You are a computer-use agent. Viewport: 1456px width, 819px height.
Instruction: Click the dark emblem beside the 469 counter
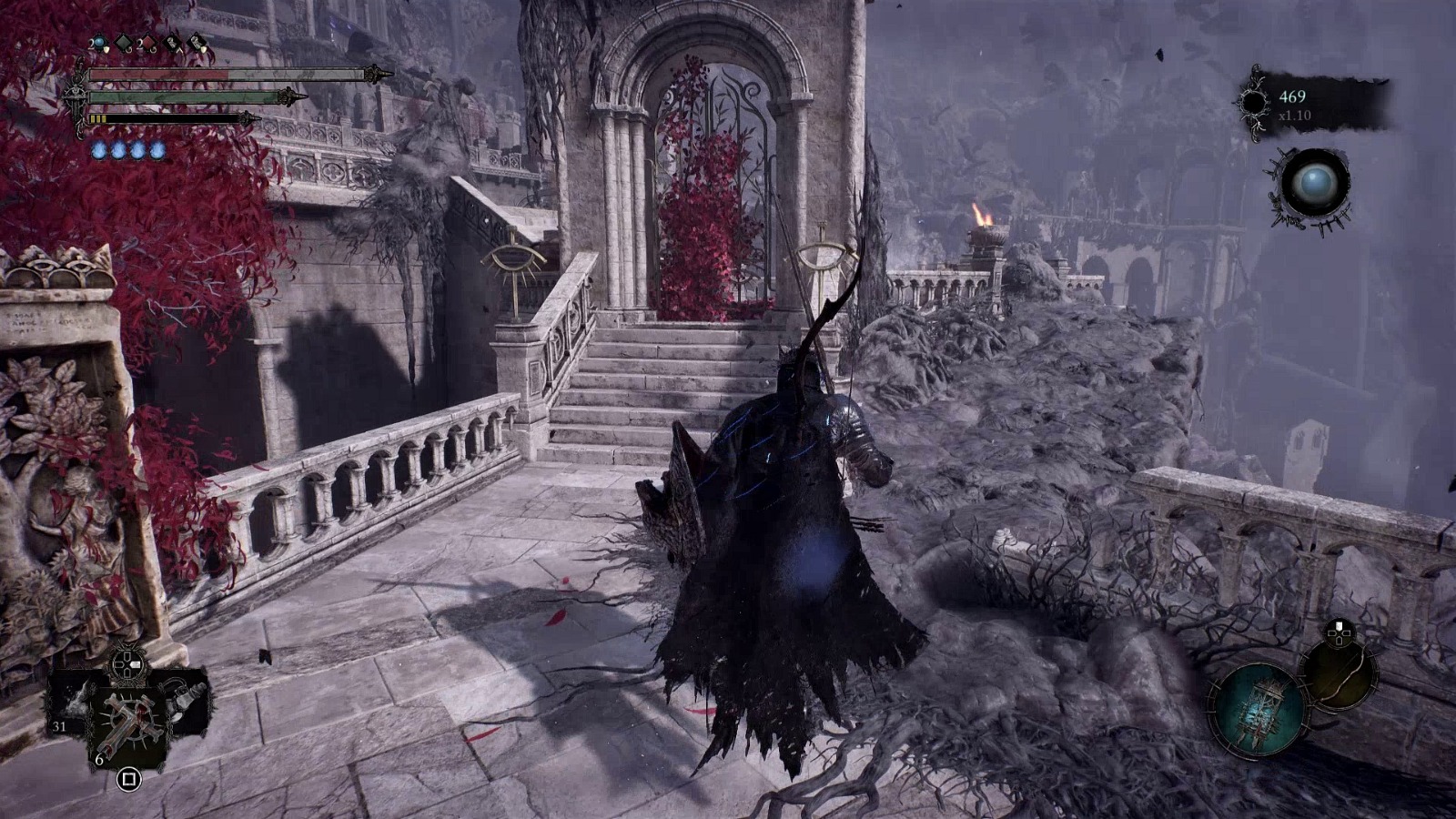coord(1254,101)
